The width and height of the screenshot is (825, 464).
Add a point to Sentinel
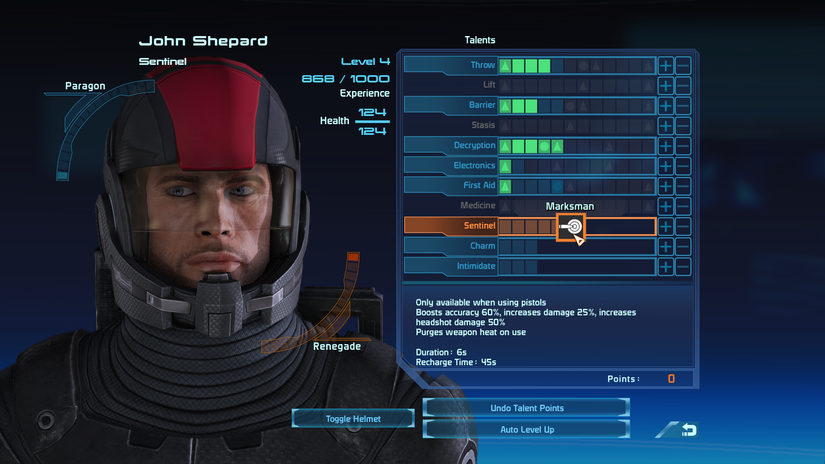tap(666, 227)
